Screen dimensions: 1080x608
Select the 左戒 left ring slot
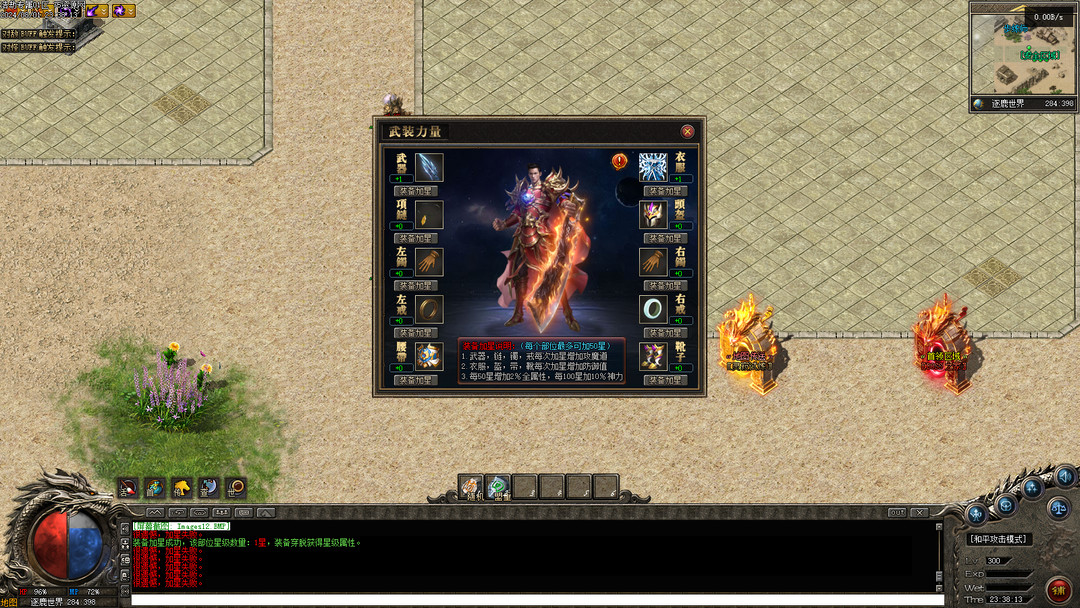pos(429,308)
